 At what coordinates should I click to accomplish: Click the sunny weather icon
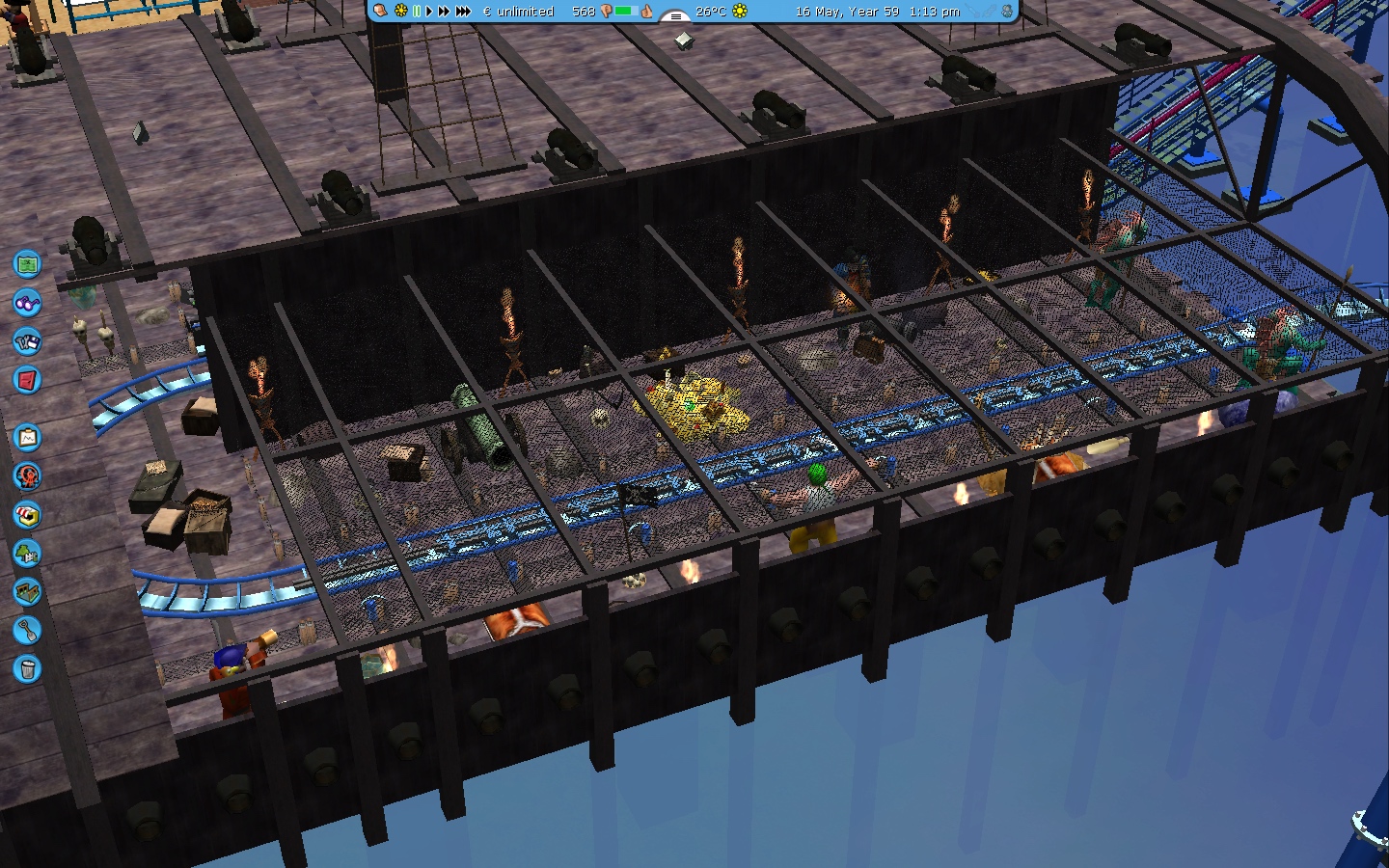tap(740, 12)
